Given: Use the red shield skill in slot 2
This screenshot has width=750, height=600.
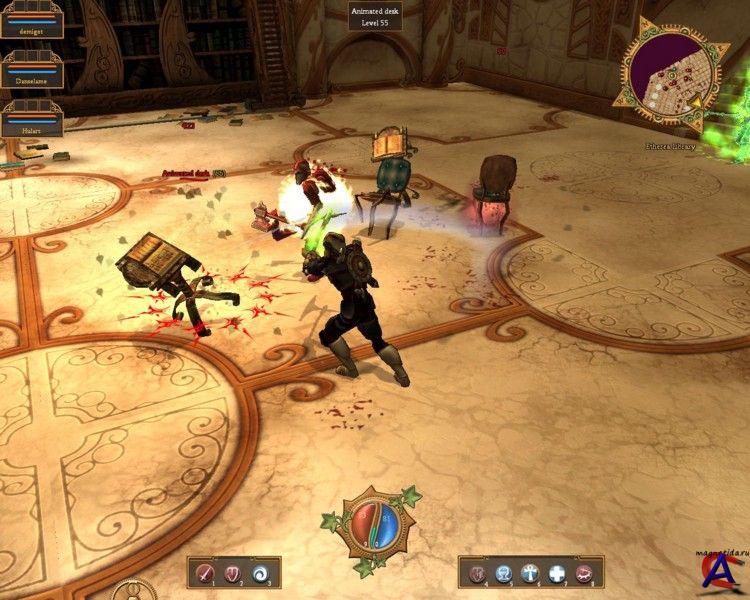Looking at the screenshot, I should pos(234,573).
